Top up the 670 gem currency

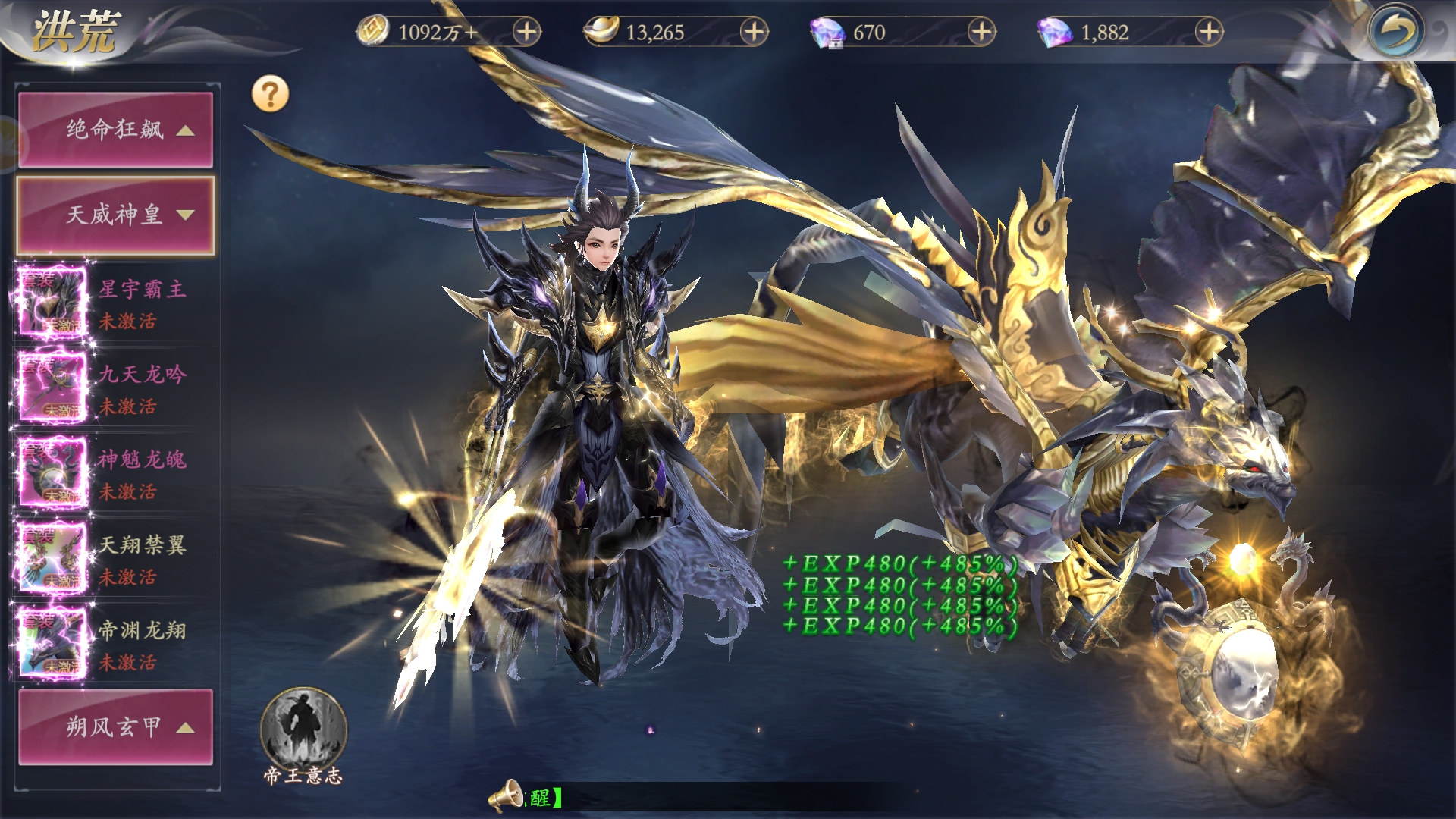(x=981, y=32)
